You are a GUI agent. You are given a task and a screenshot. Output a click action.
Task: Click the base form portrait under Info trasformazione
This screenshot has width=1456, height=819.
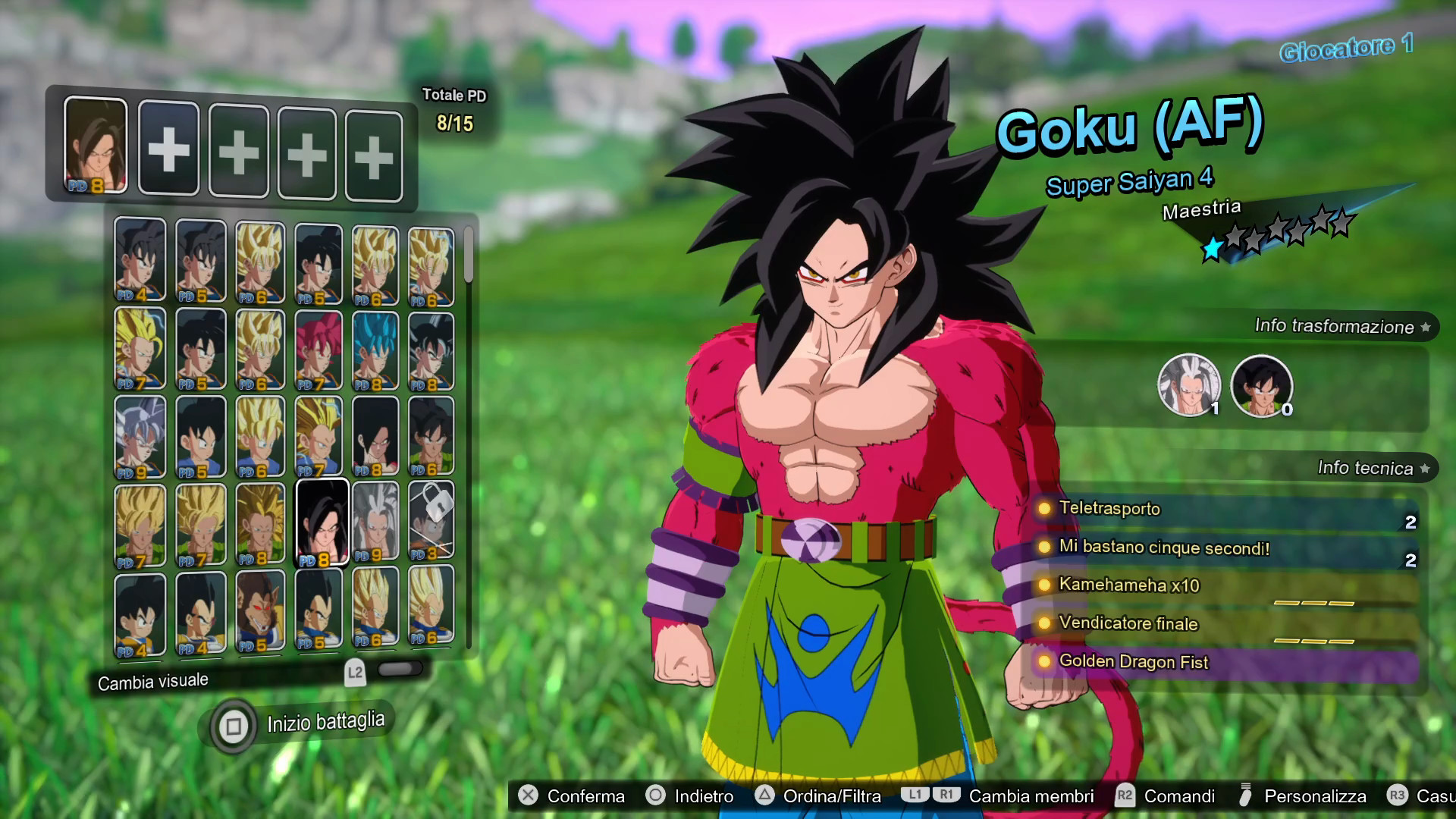1261,385
